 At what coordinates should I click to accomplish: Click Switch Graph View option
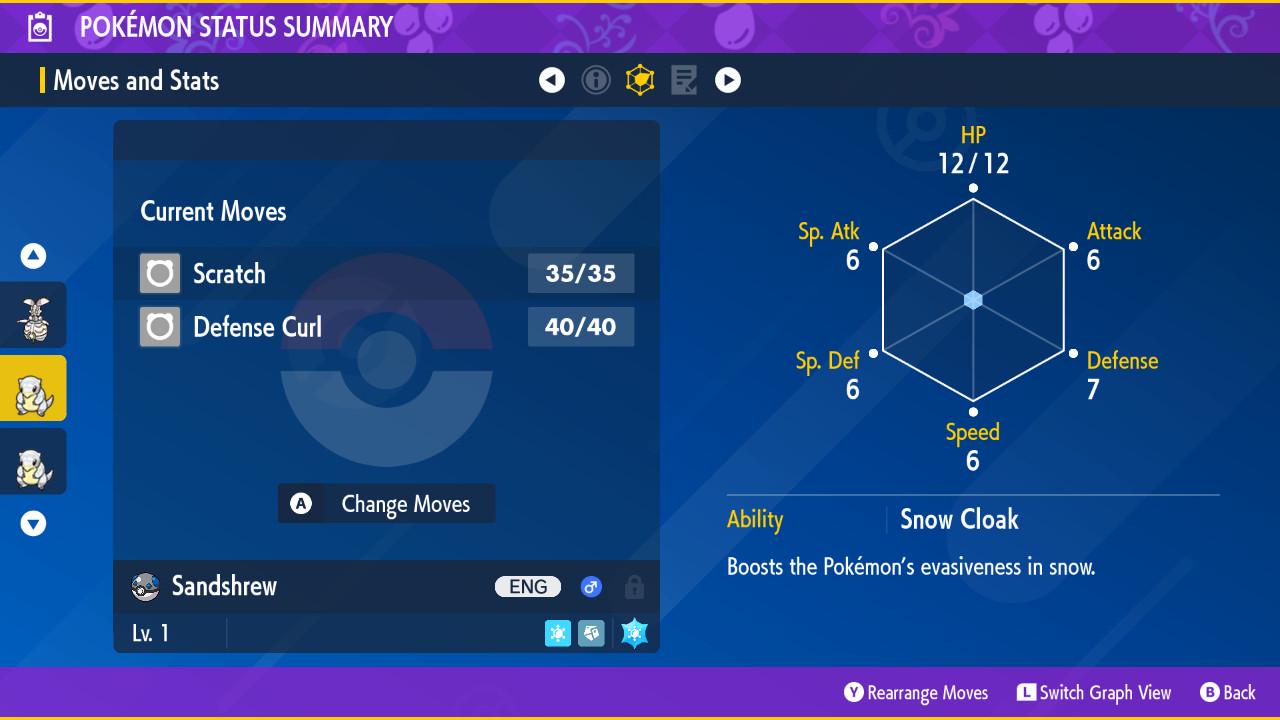1094,693
